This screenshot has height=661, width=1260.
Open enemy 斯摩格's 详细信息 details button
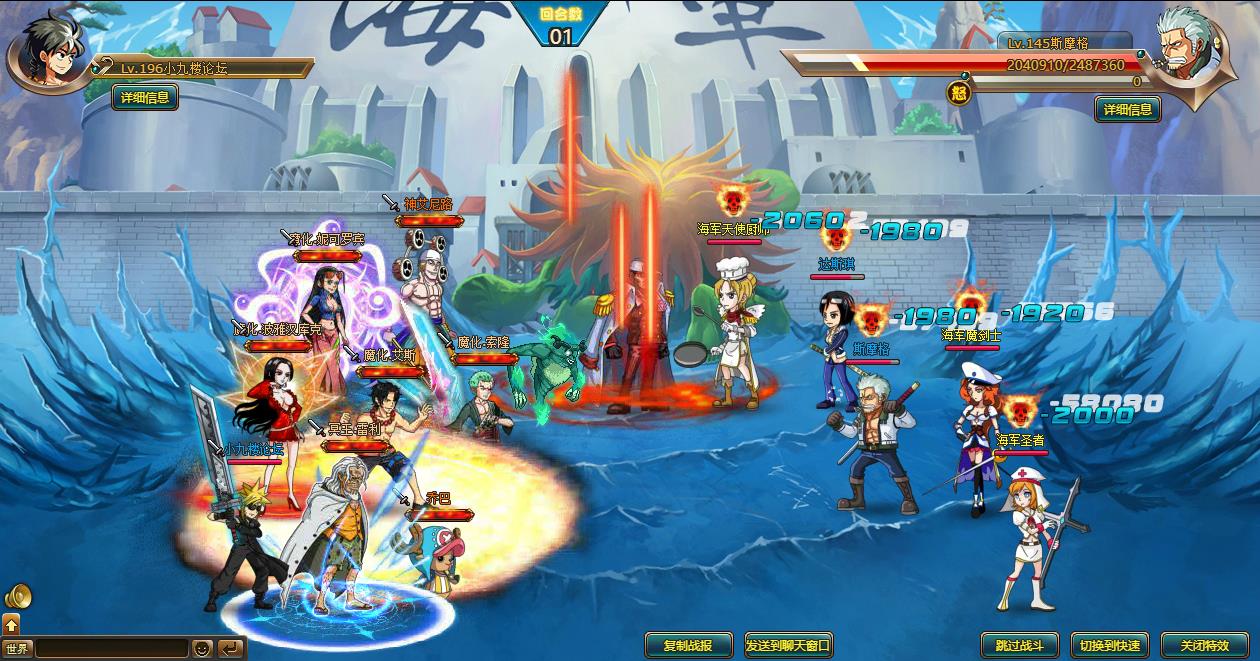(x=1127, y=109)
